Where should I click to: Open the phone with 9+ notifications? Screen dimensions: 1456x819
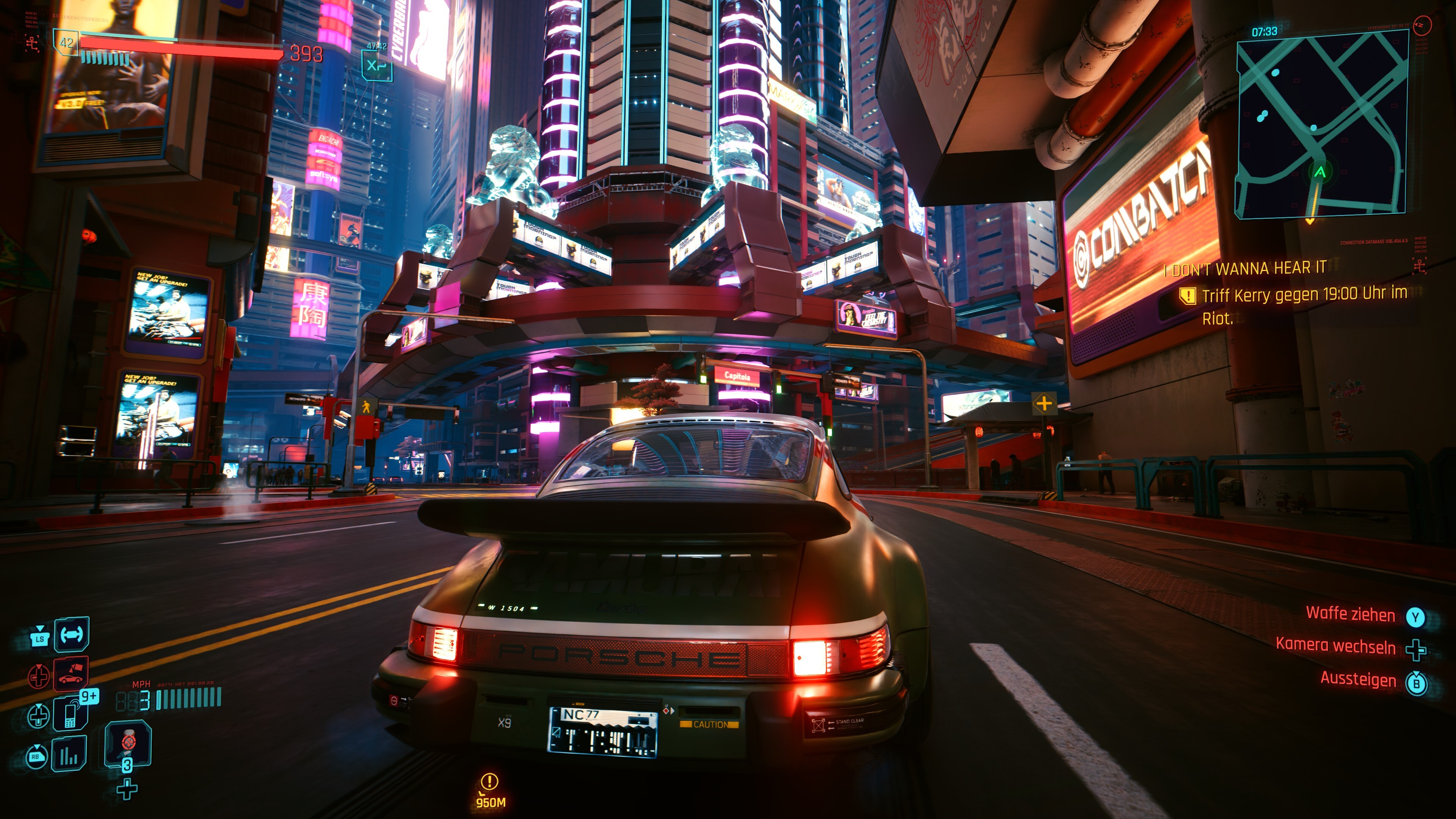71,714
